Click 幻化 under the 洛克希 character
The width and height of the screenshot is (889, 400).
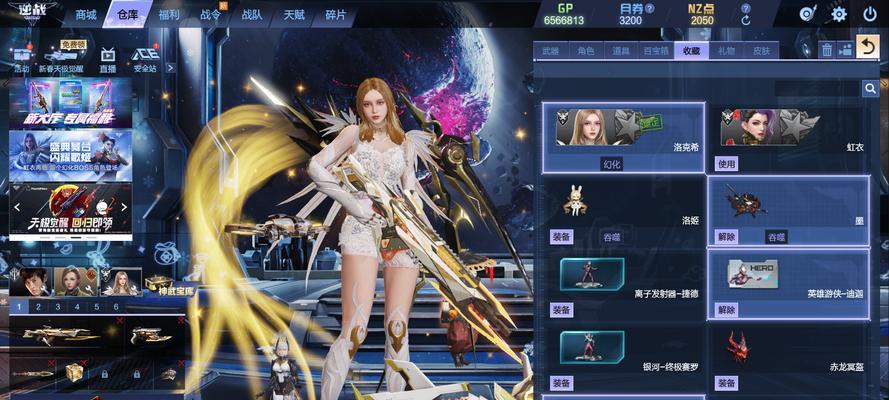click(x=611, y=163)
